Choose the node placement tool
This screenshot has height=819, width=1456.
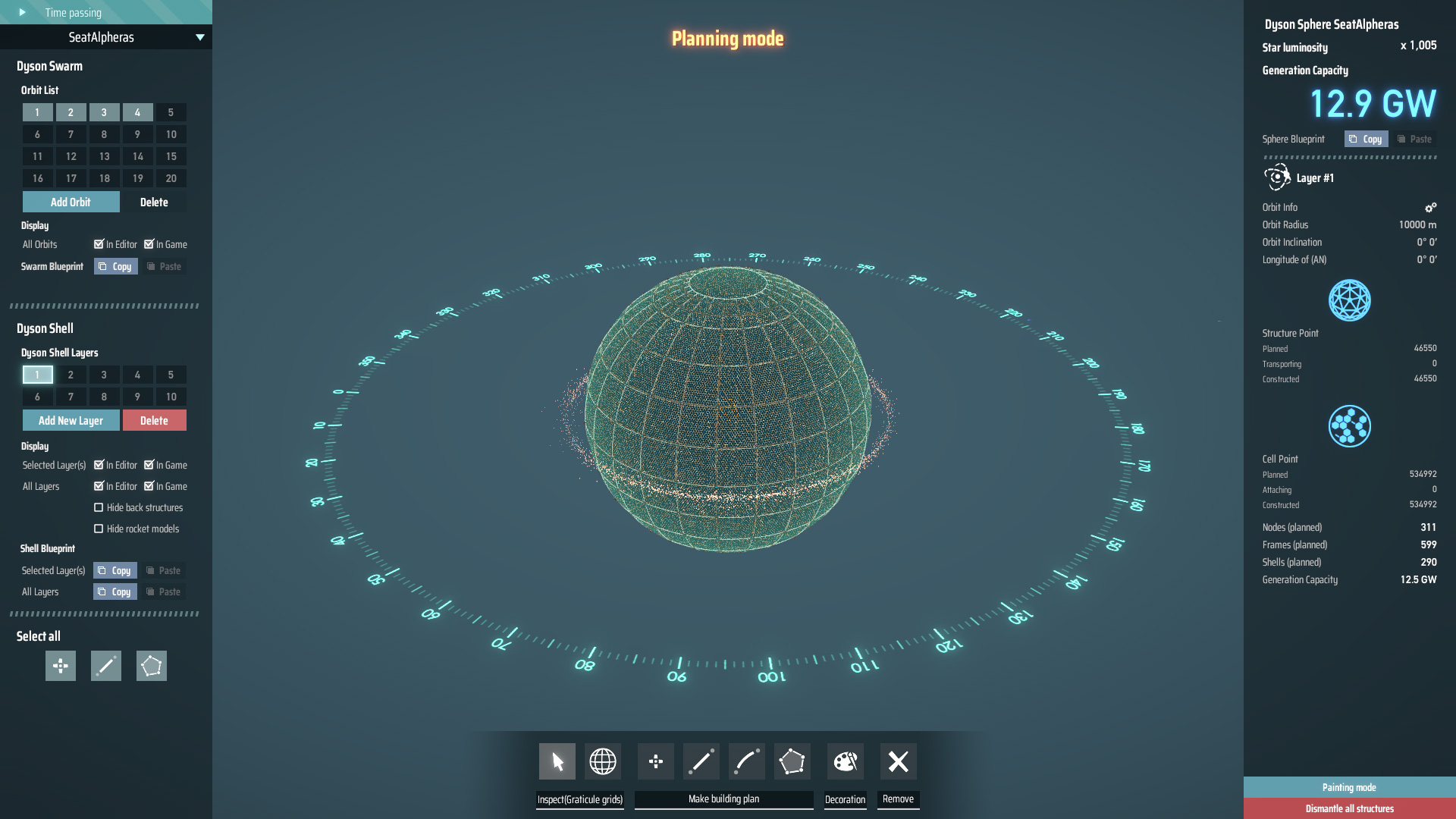(655, 761)
